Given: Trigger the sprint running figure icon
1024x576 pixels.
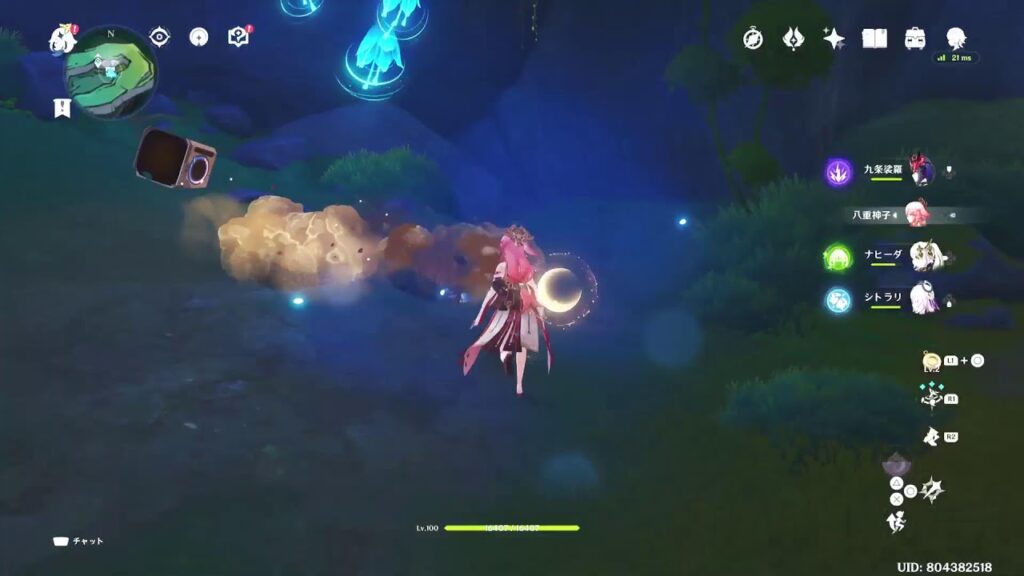Looking at the screenshot, I should coord(895,522).
